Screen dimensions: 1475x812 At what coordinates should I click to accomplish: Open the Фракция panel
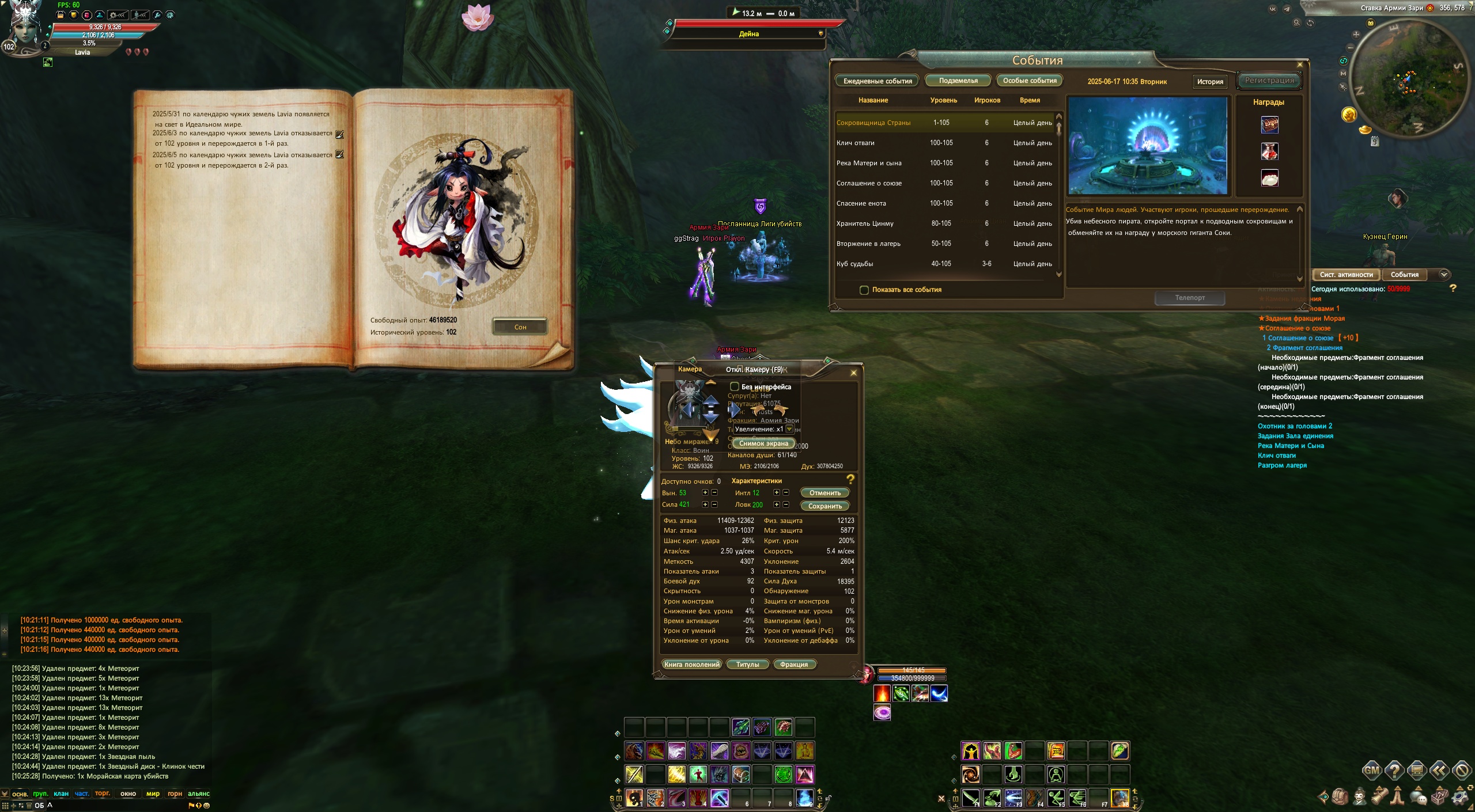pyautogui.click(x=793, y=665)
